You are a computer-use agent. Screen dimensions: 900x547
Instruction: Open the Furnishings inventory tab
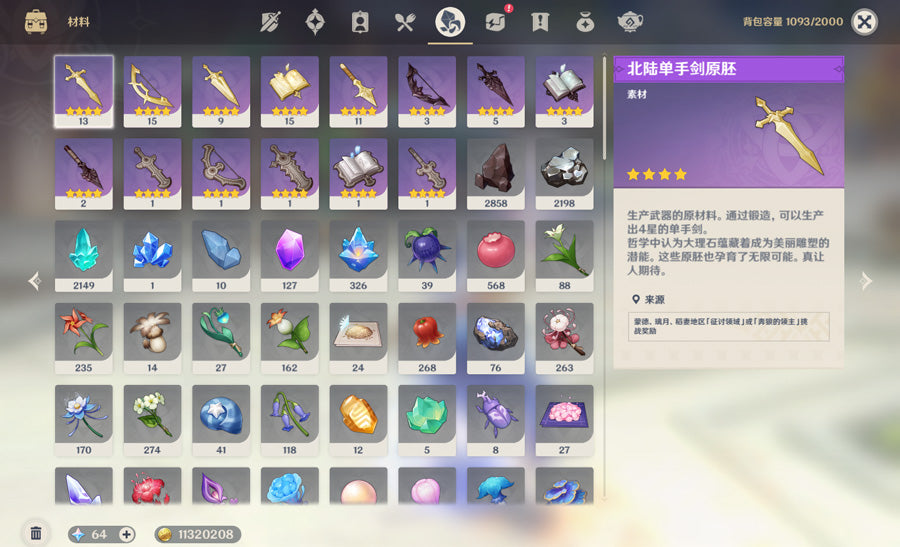(629, 22)
